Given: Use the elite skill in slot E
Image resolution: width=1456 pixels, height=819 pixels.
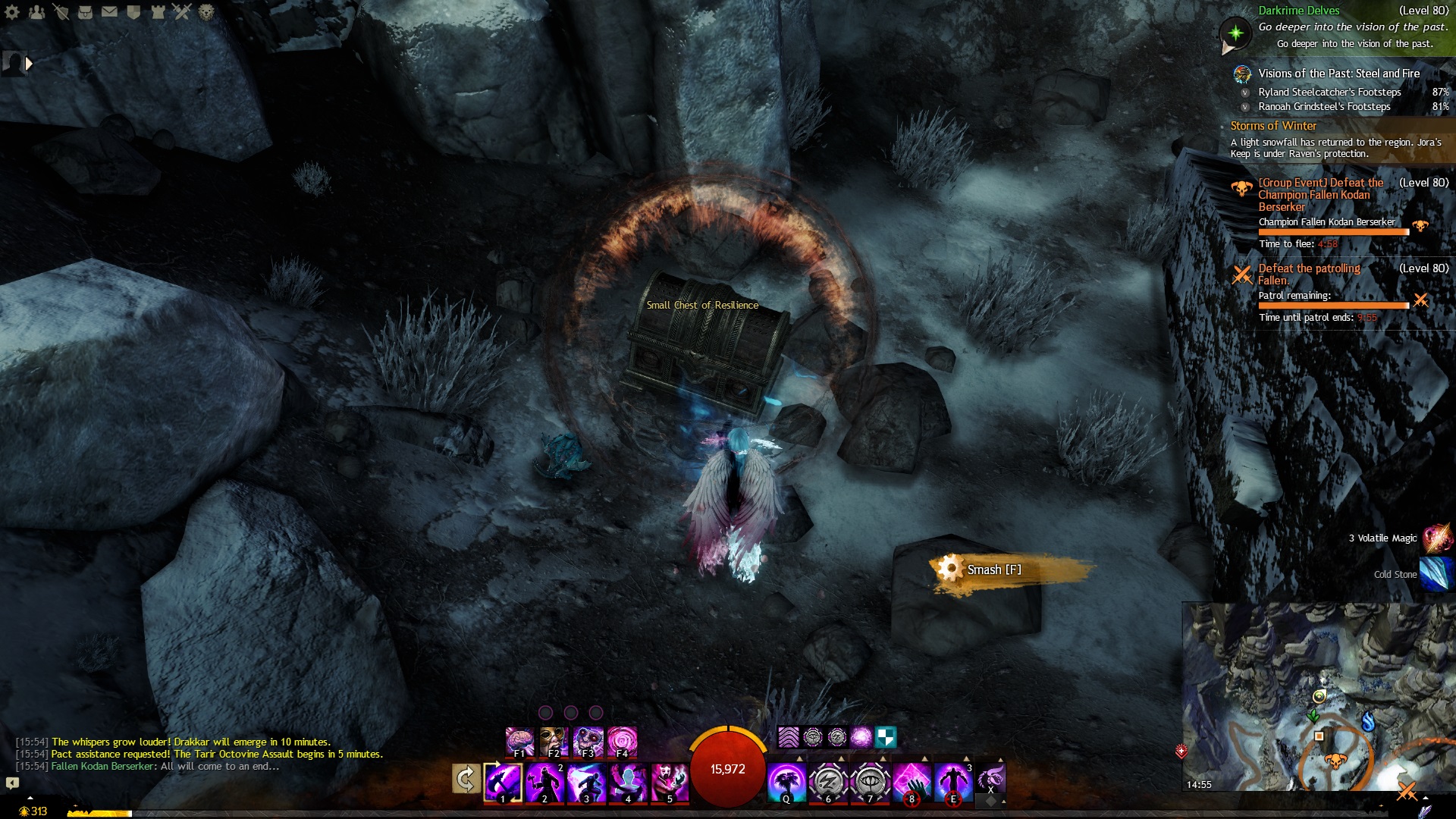Looking at the screenshot, I should click(x=953, y=782).
